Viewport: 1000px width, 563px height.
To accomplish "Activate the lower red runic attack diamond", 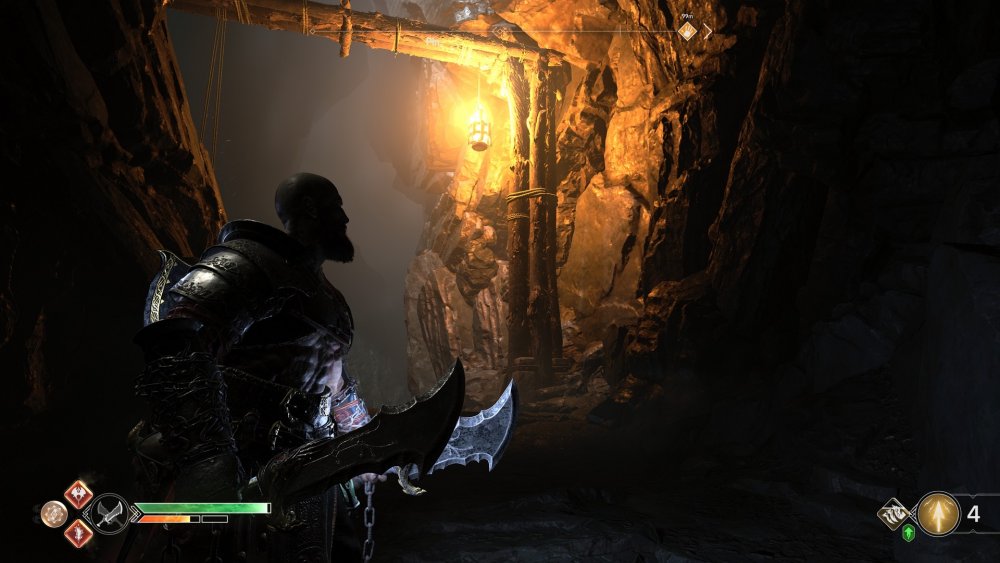I will [78, 534].
